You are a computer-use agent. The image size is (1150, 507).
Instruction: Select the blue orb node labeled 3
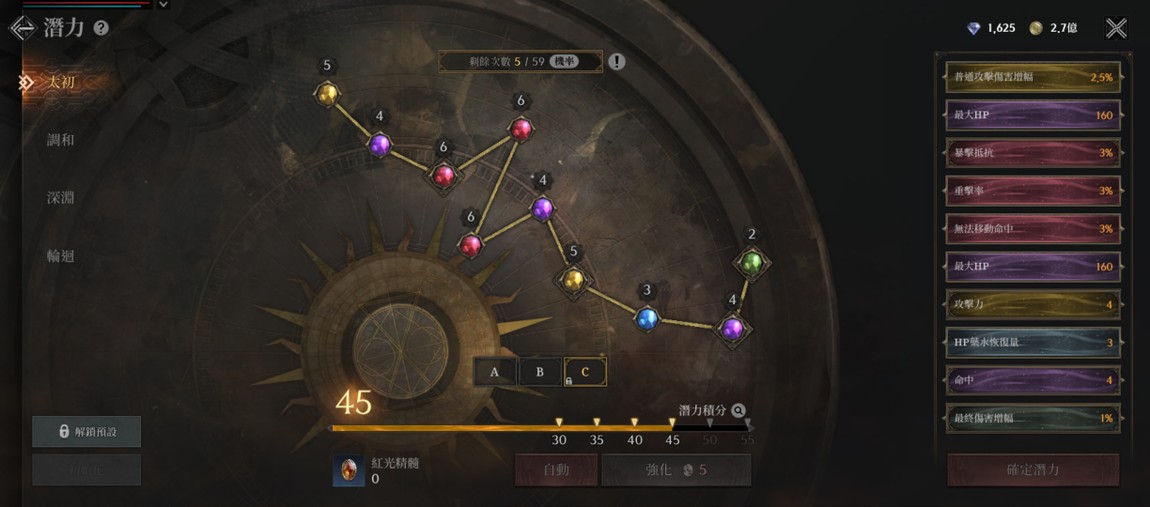tap(647, 319)
